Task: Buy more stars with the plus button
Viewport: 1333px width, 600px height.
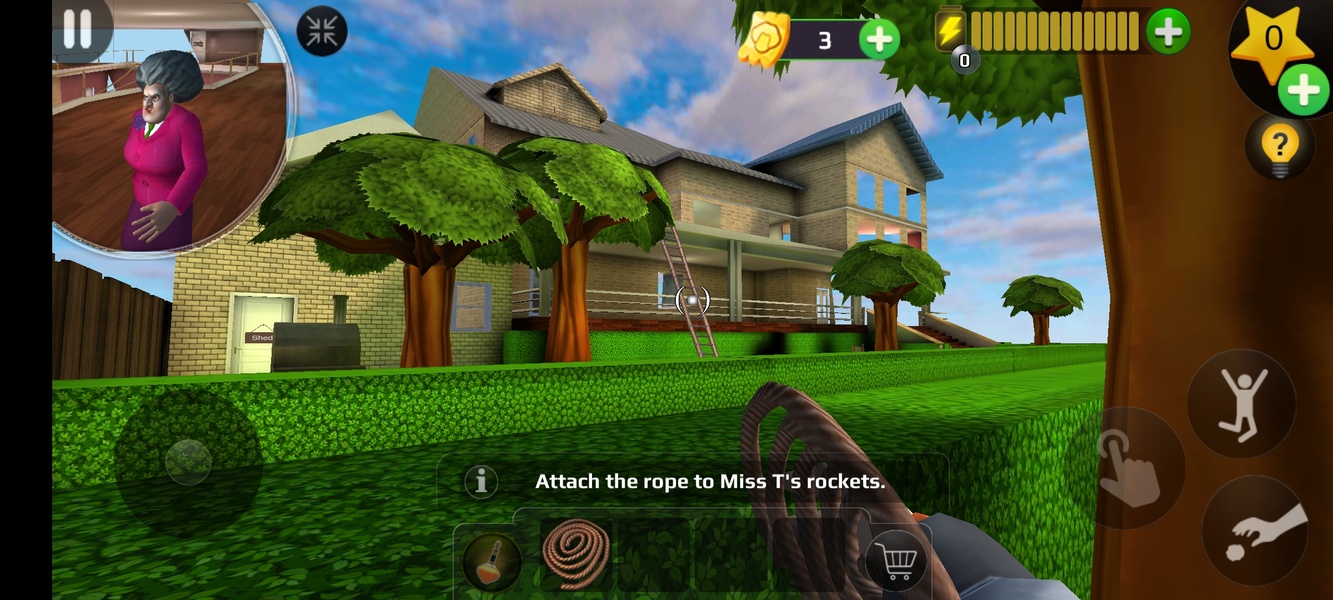Action: click(1303, 92)
